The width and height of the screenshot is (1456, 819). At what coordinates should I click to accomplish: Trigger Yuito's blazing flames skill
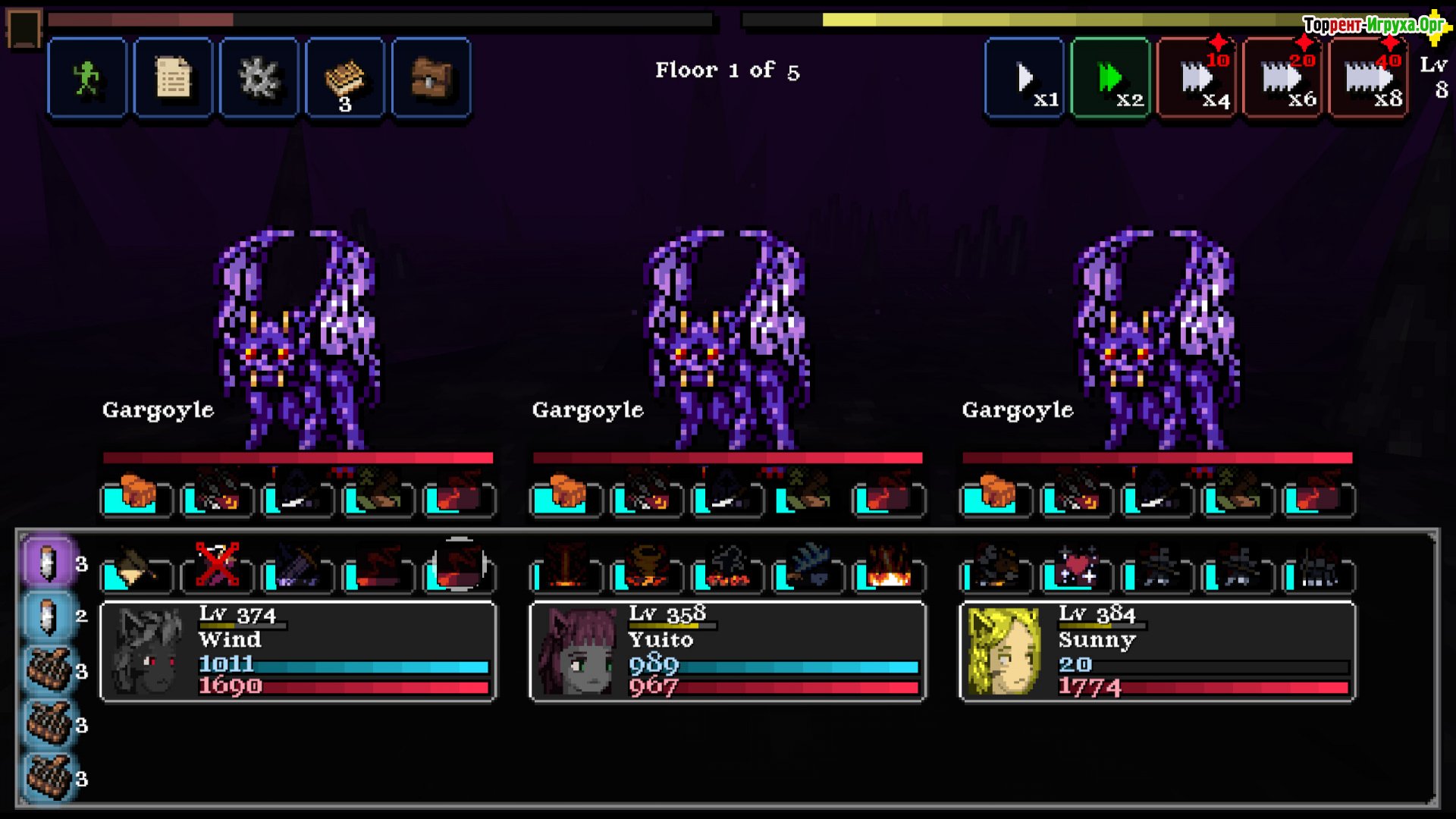click(x=889, y=568)
